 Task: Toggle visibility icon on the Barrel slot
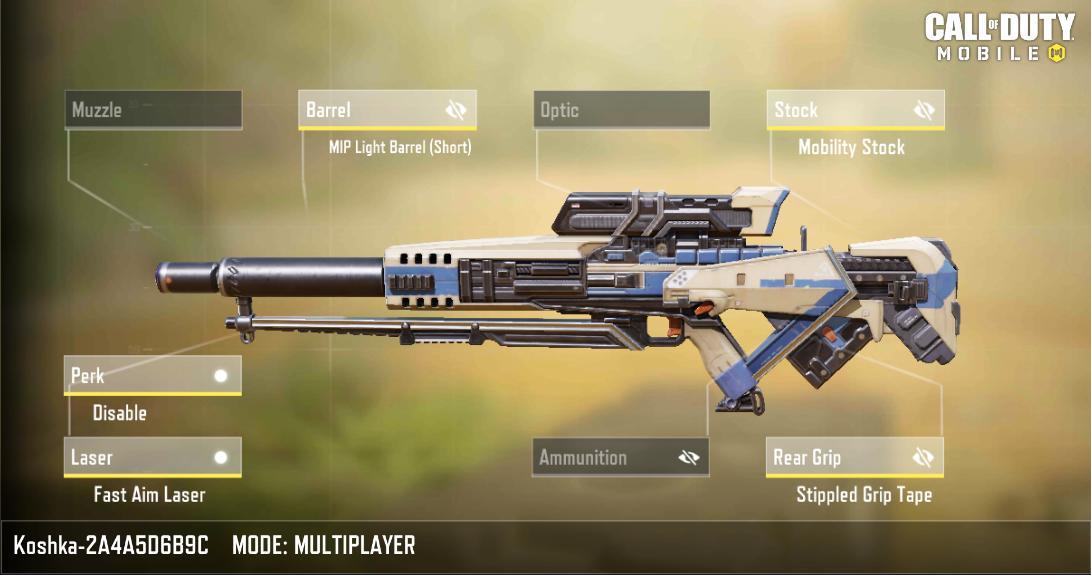pyautogui.click(x=456, y=110)
